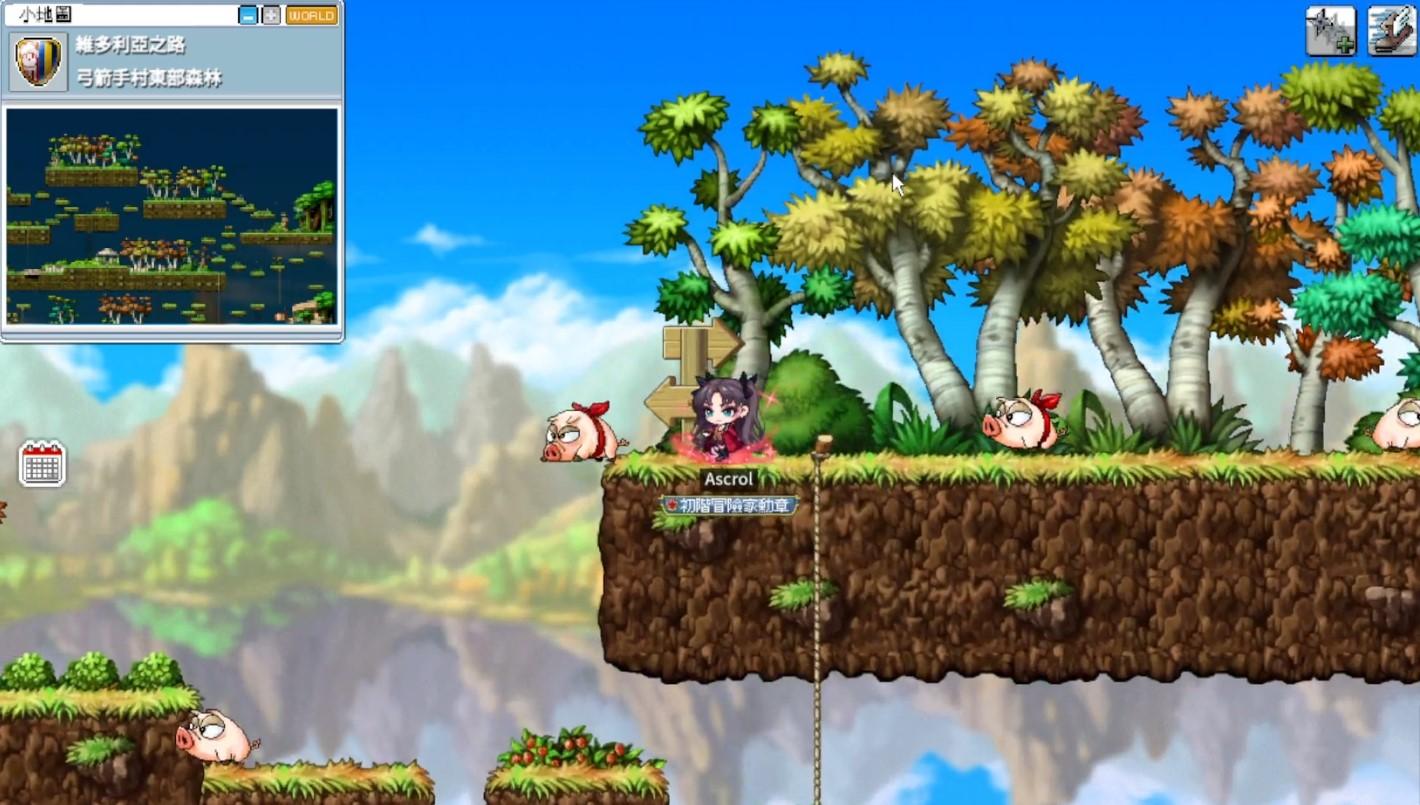Click the medal title 初階冒險家勳章

click(x=730, y=505)
